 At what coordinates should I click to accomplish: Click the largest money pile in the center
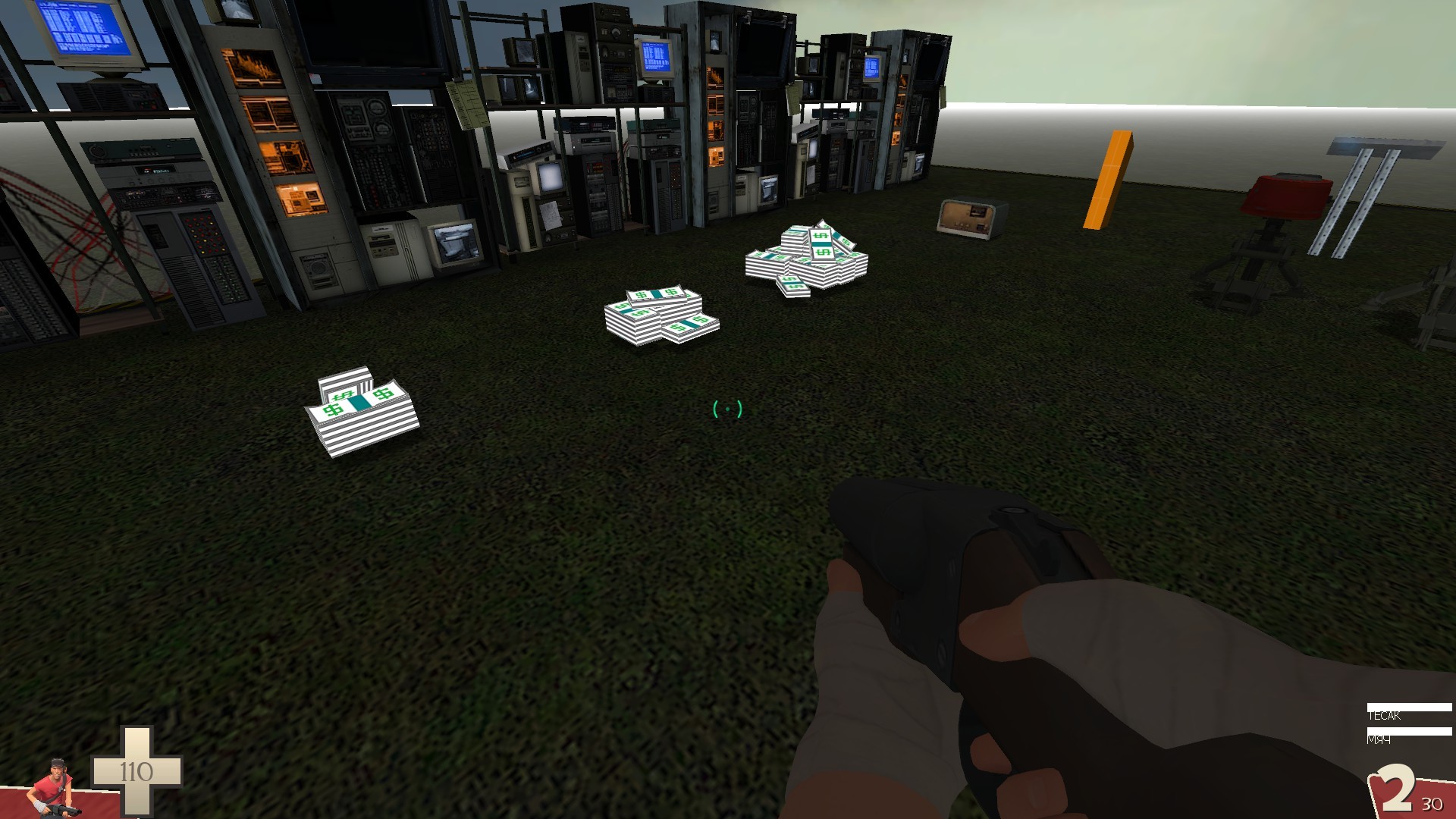point(808,258)
